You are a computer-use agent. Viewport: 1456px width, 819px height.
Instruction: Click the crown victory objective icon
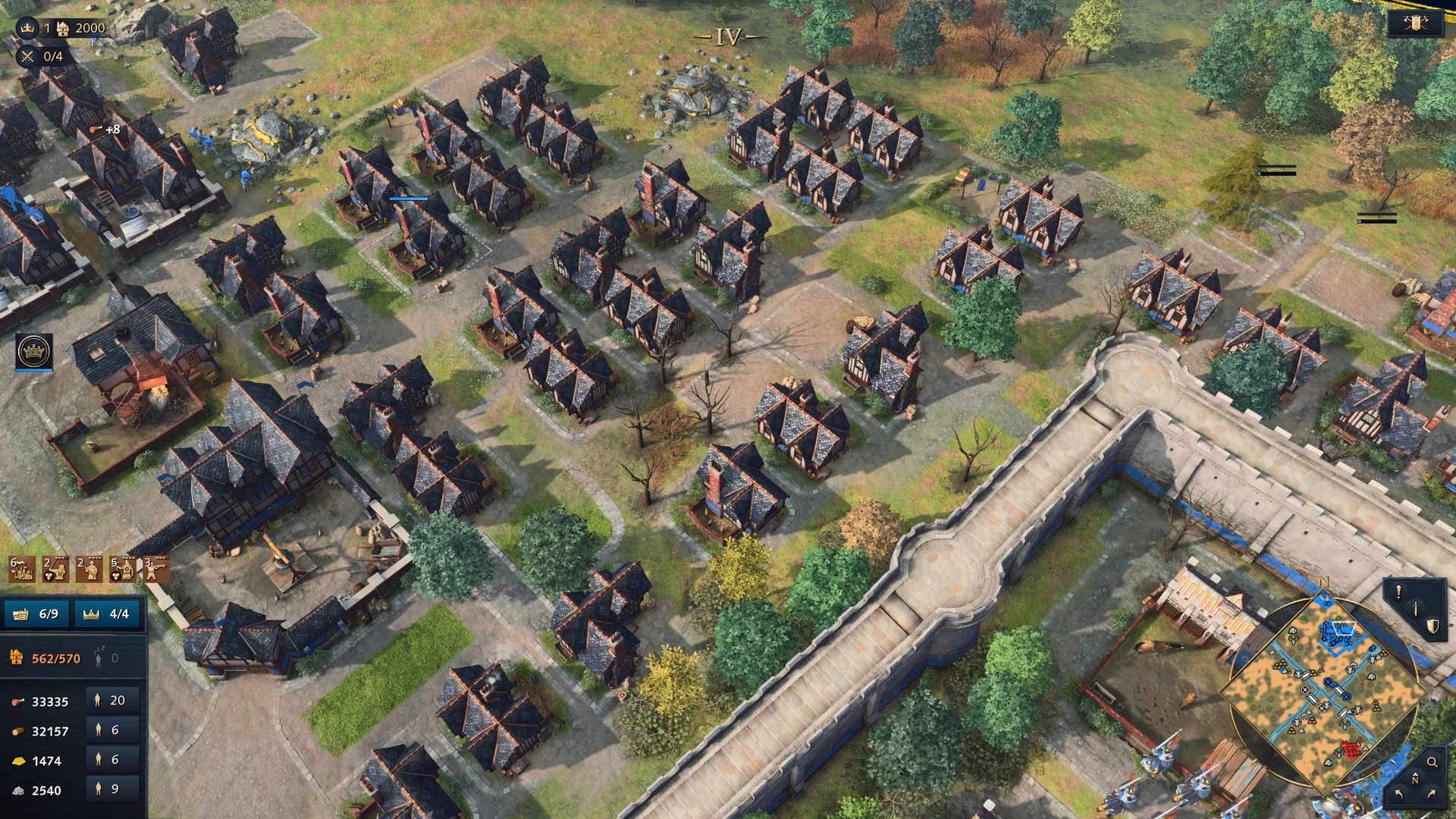point(28,28)
